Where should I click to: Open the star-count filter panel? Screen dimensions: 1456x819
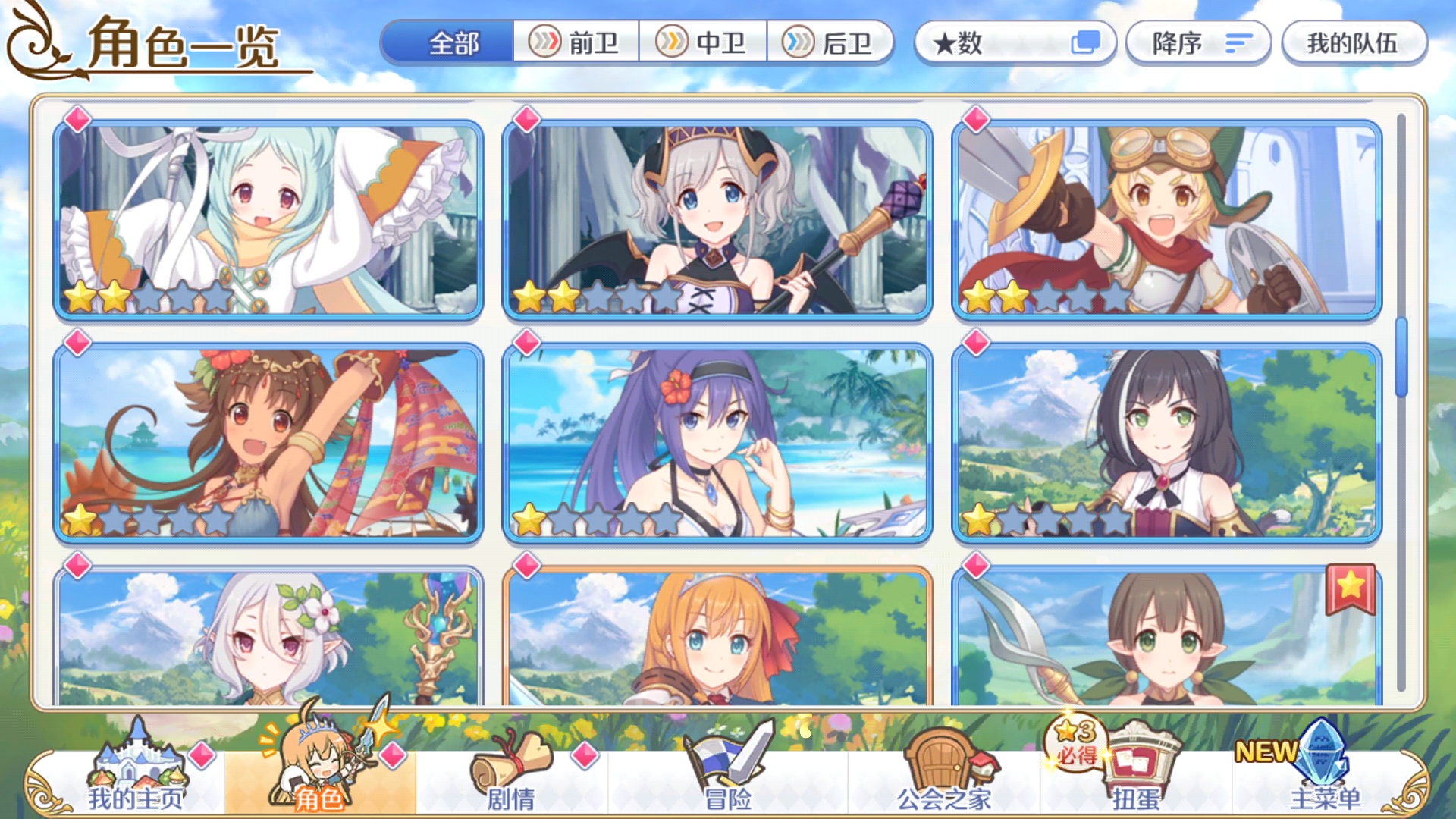[1015, 43]
